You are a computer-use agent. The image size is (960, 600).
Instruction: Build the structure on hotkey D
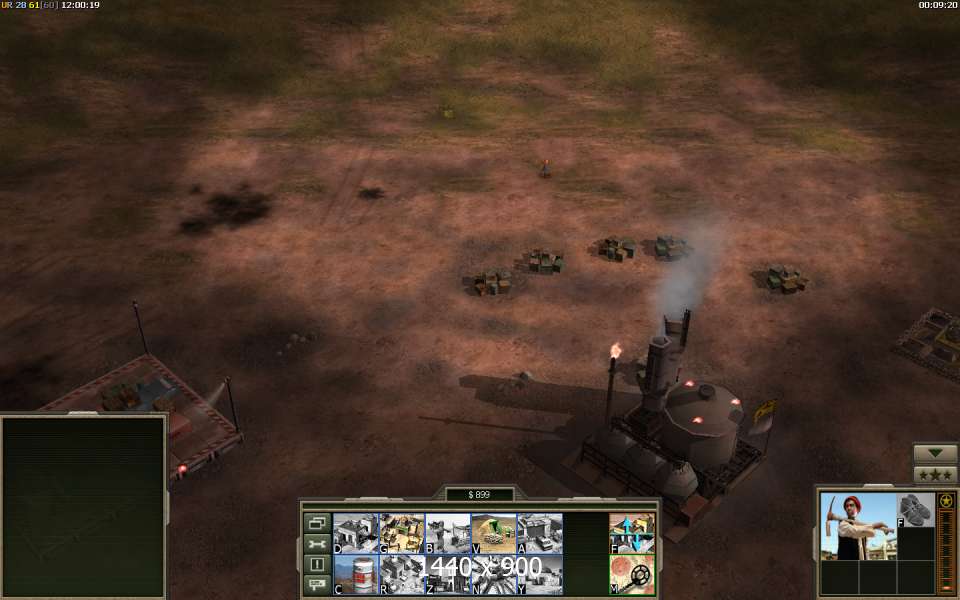(355, 533)
